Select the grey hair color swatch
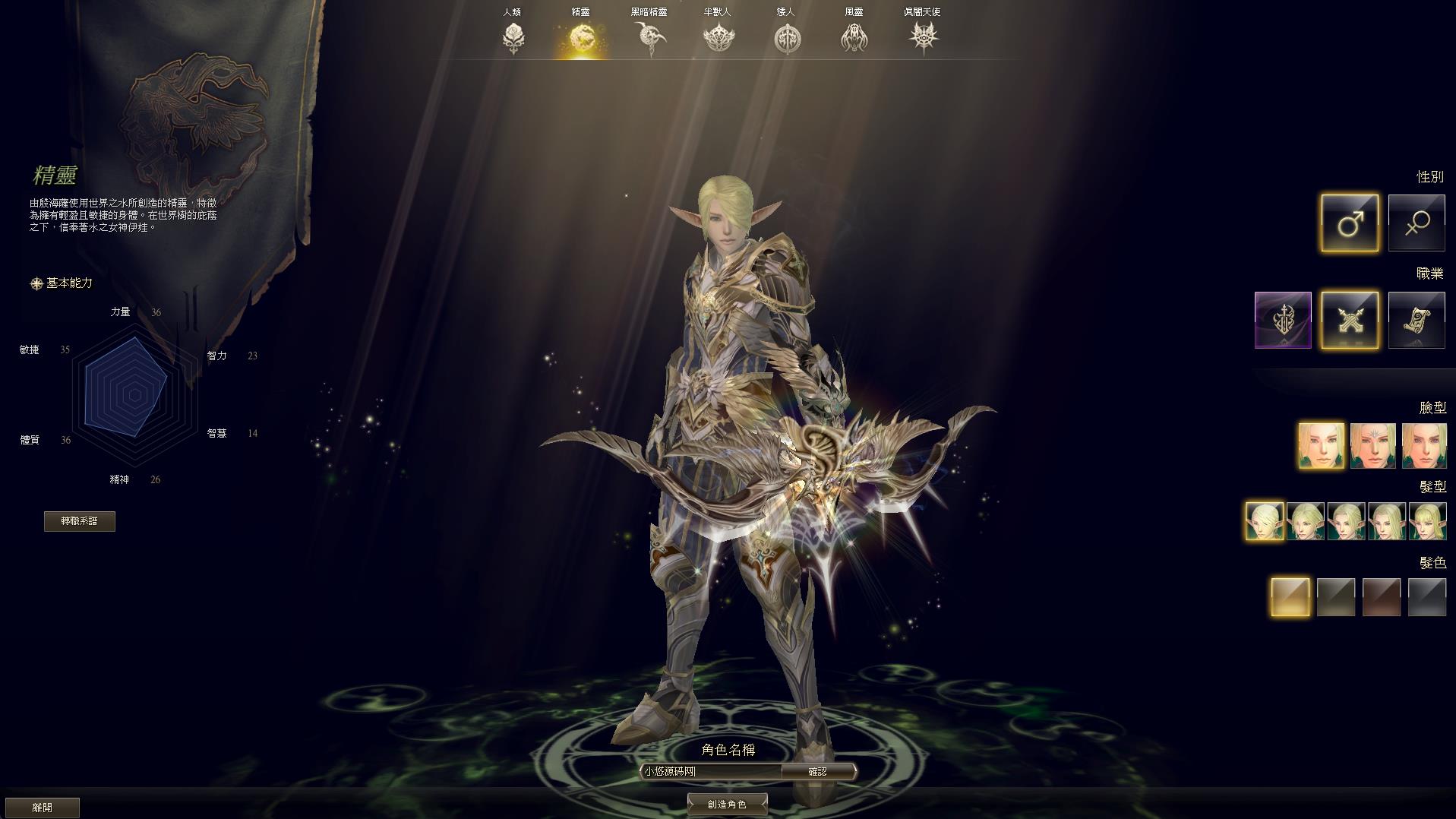1456x819 pixels. pyautogui.click(x=1426, y=596)
